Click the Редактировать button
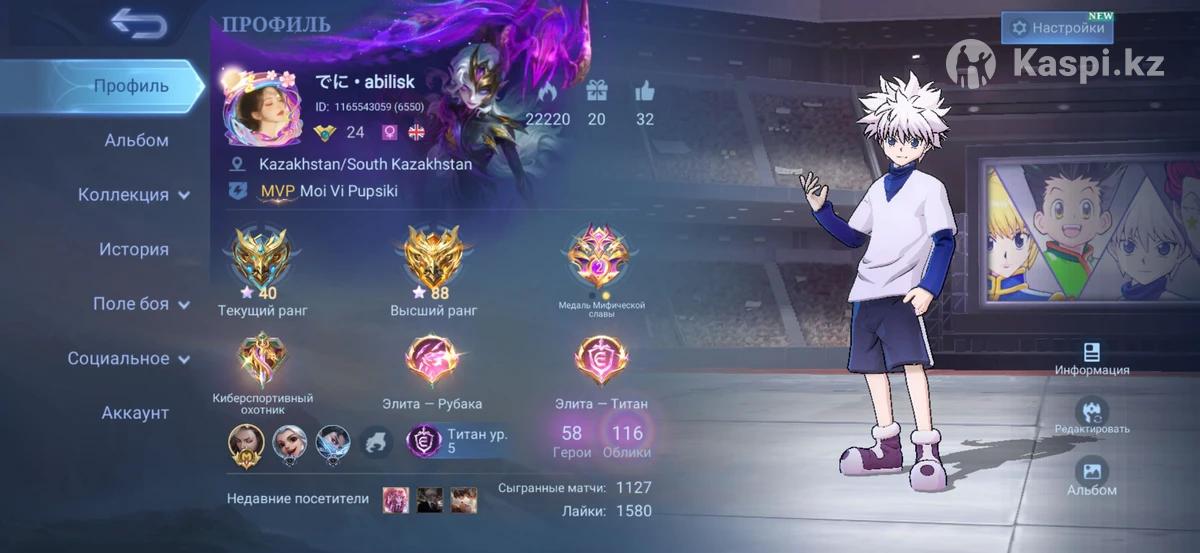 1091,413
